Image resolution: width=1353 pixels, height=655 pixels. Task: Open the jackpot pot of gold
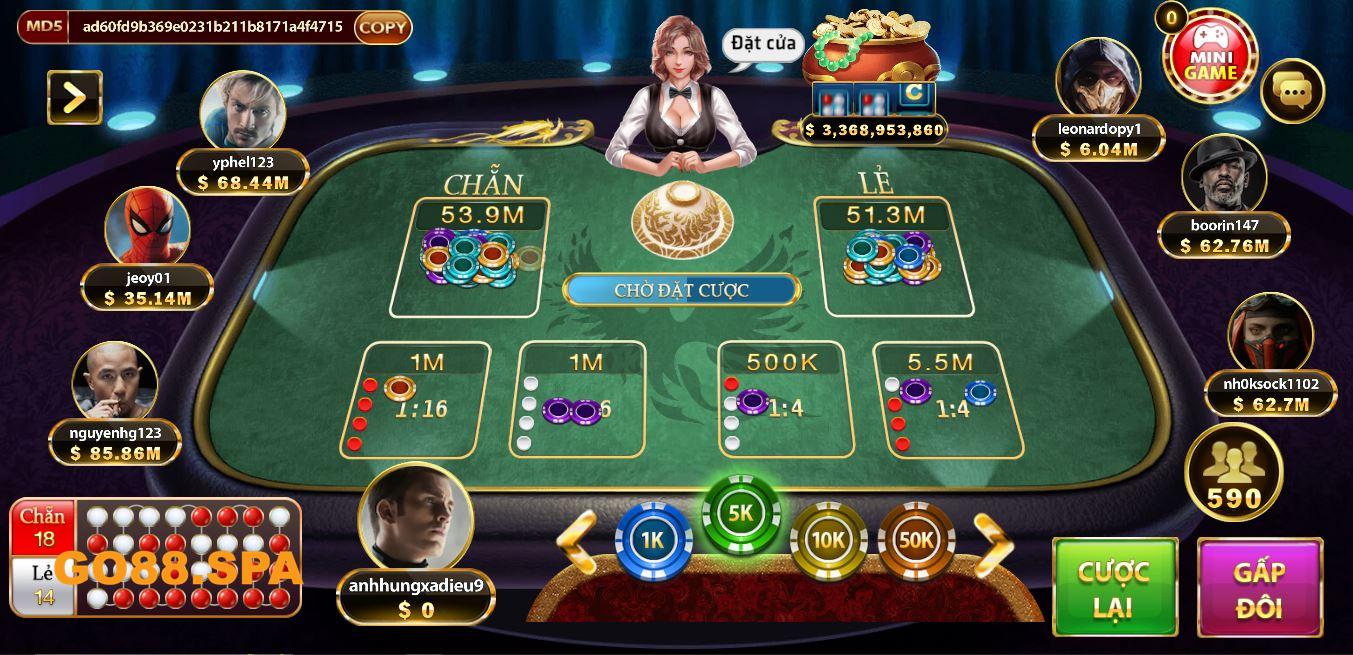tap(871, 50)
